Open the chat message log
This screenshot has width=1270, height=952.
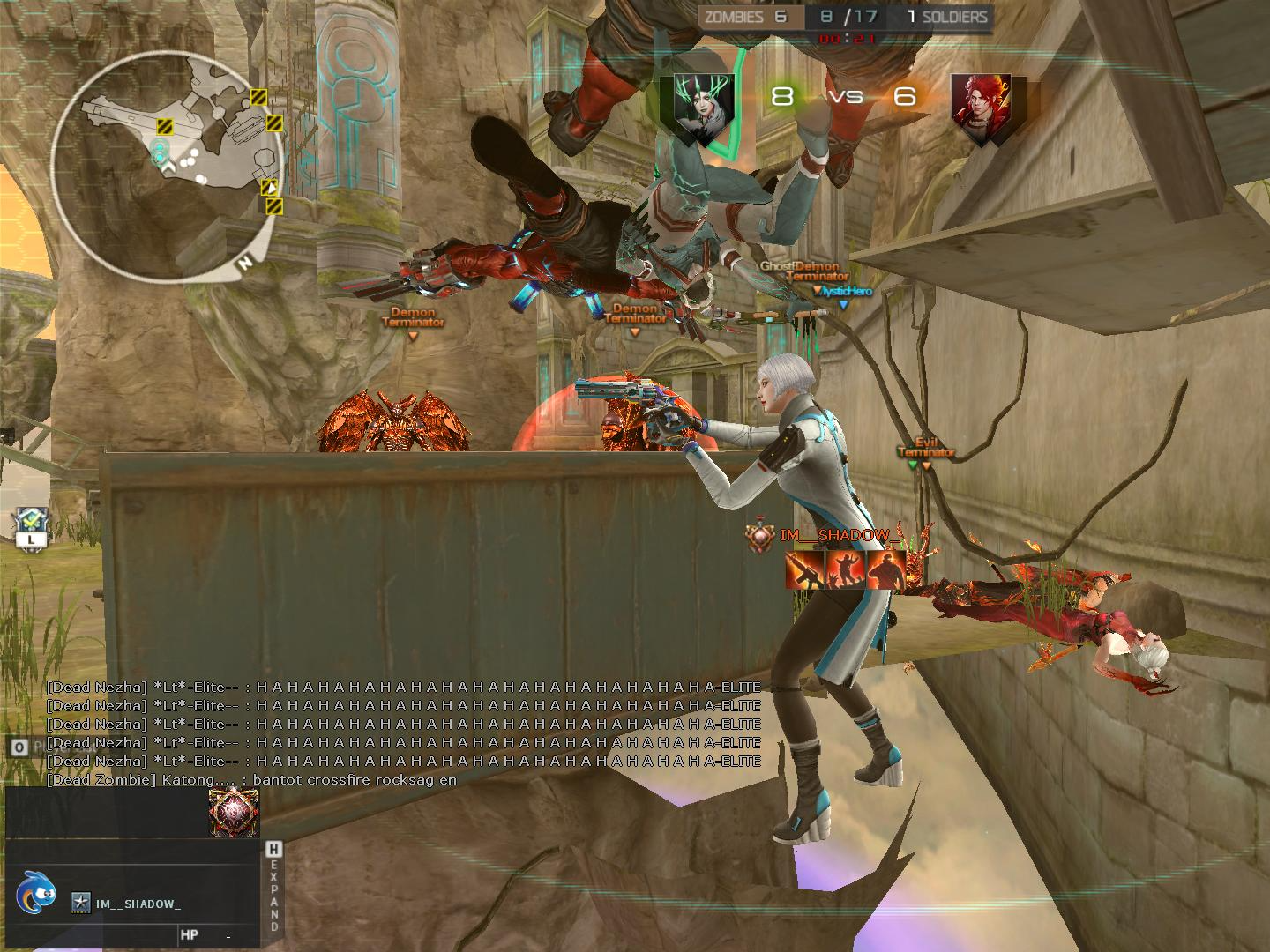403,733
